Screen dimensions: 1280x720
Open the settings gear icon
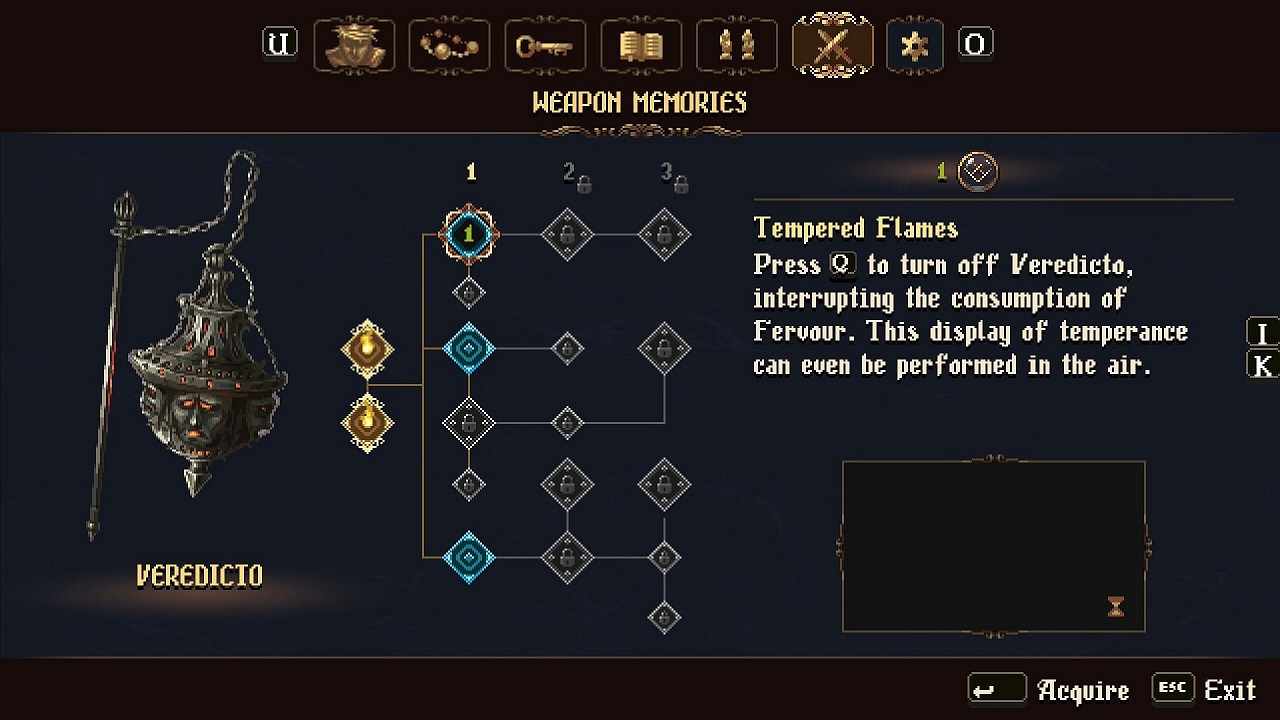click(x=914, y=45)
